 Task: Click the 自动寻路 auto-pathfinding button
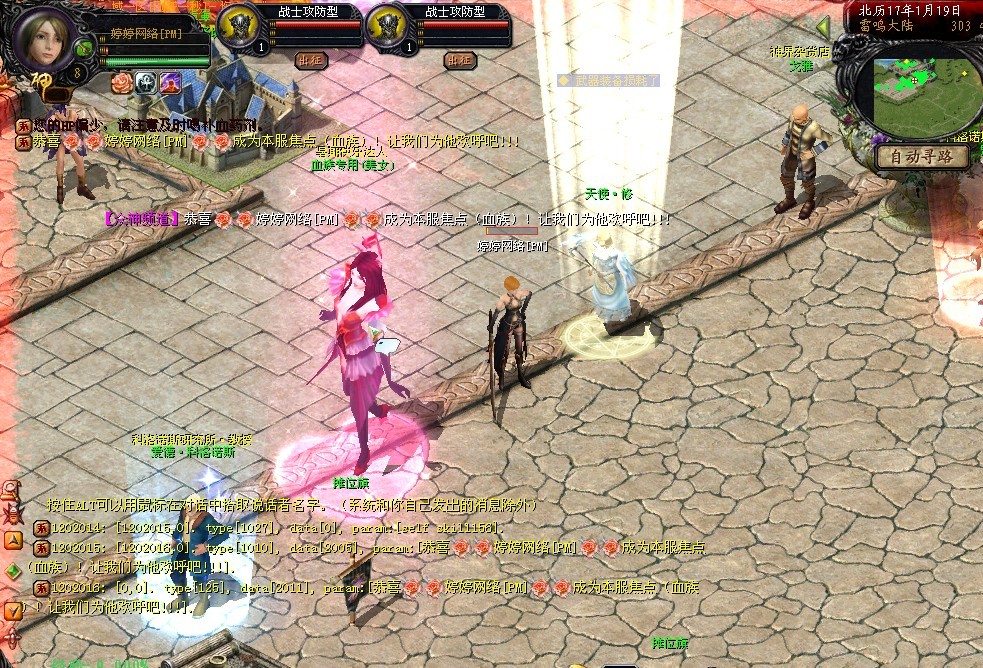921,157
